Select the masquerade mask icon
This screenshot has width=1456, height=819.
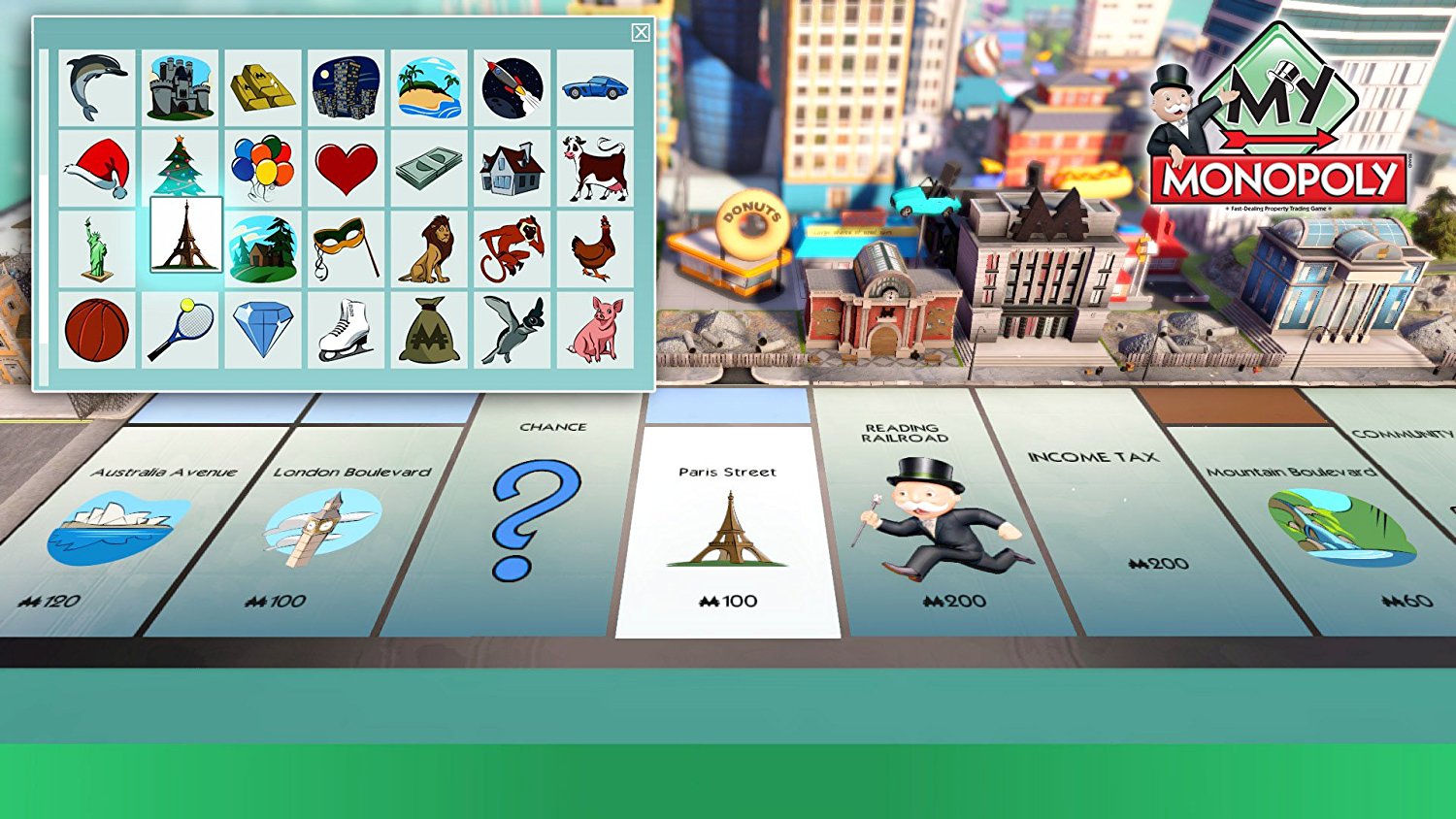click(x=346, y=246)
